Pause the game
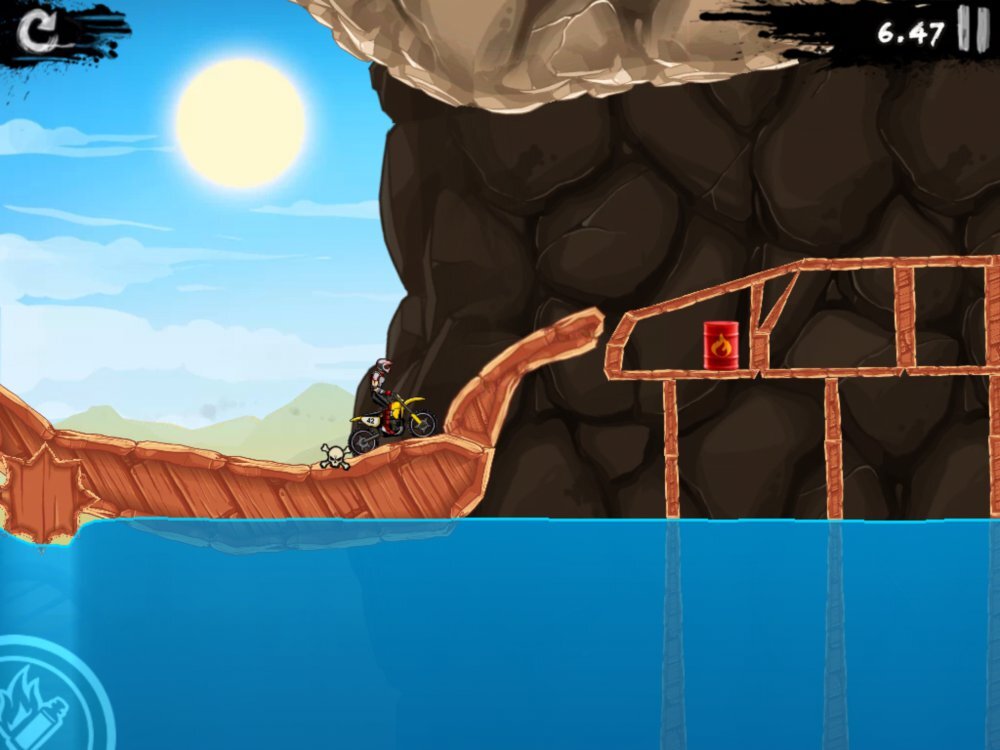Viewport: 1000px width, 750px height. point(972,29)
